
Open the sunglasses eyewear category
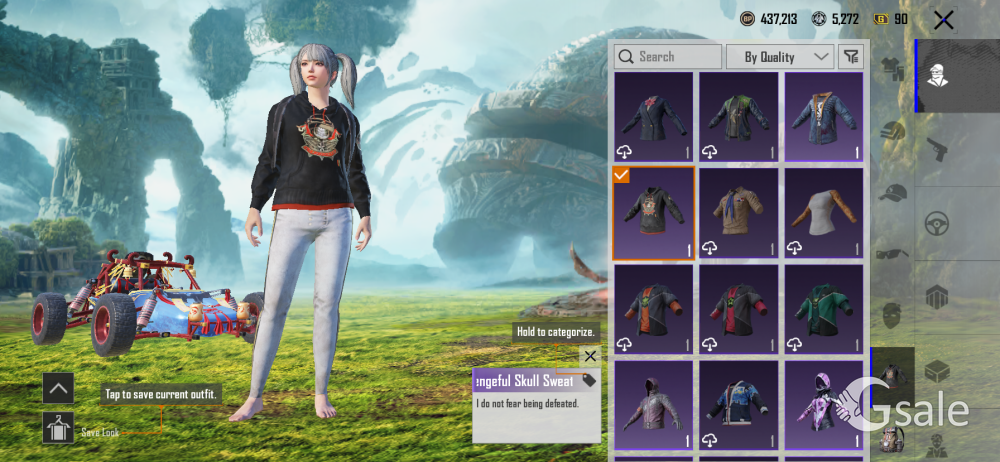[x=892, y=254]
